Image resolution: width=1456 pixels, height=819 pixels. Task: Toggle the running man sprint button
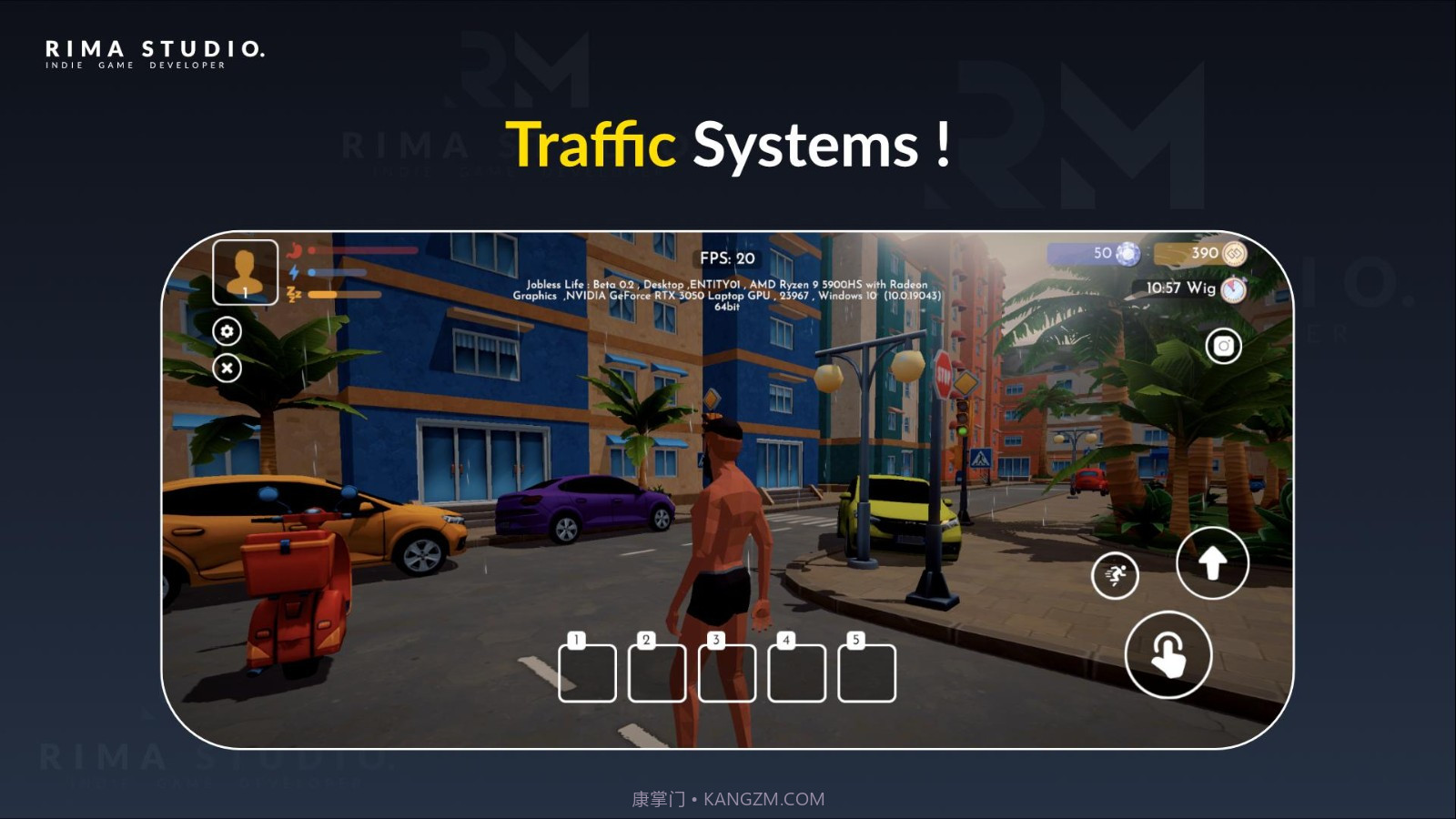(x=1115, y=575)
